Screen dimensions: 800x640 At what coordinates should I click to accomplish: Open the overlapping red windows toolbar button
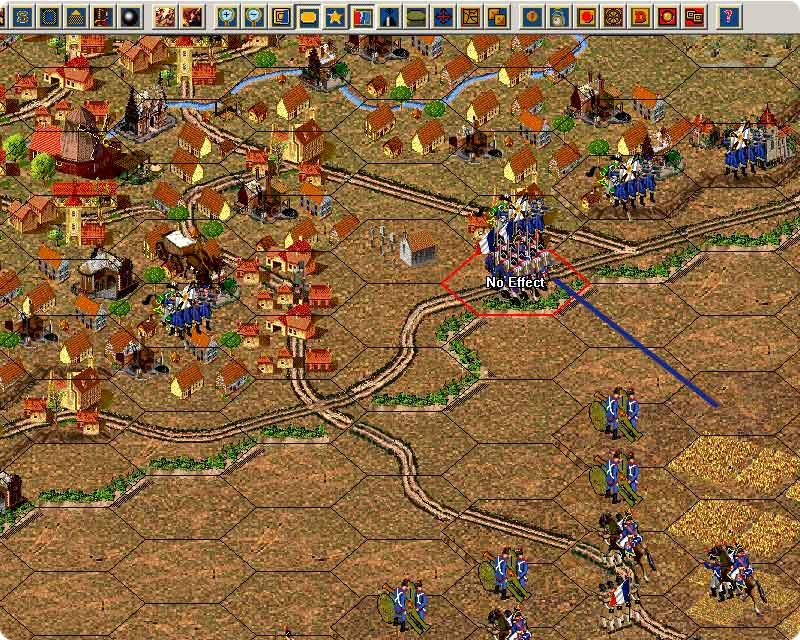(695, 16)
